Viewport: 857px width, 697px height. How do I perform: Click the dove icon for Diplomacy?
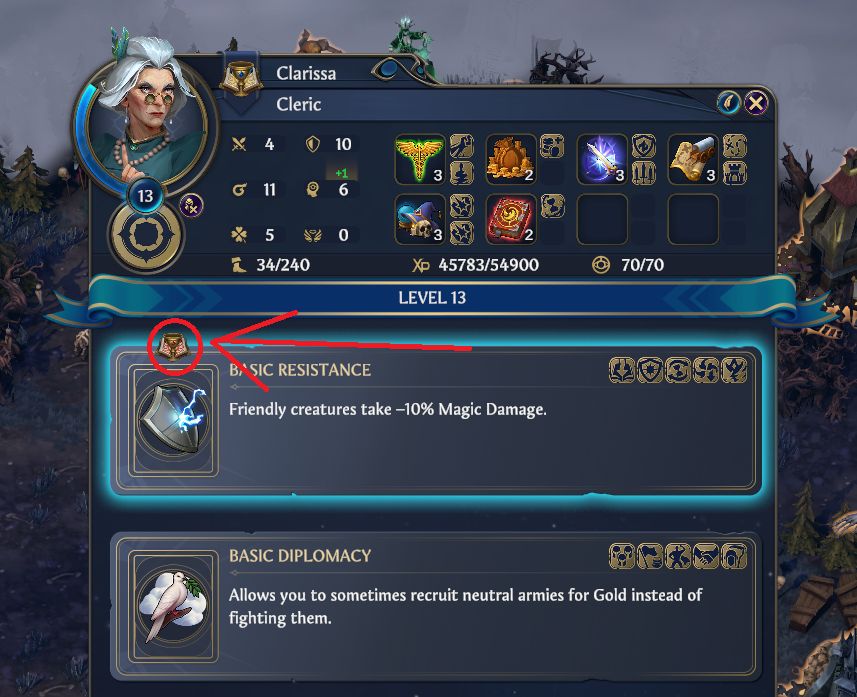tap(167, 604)
